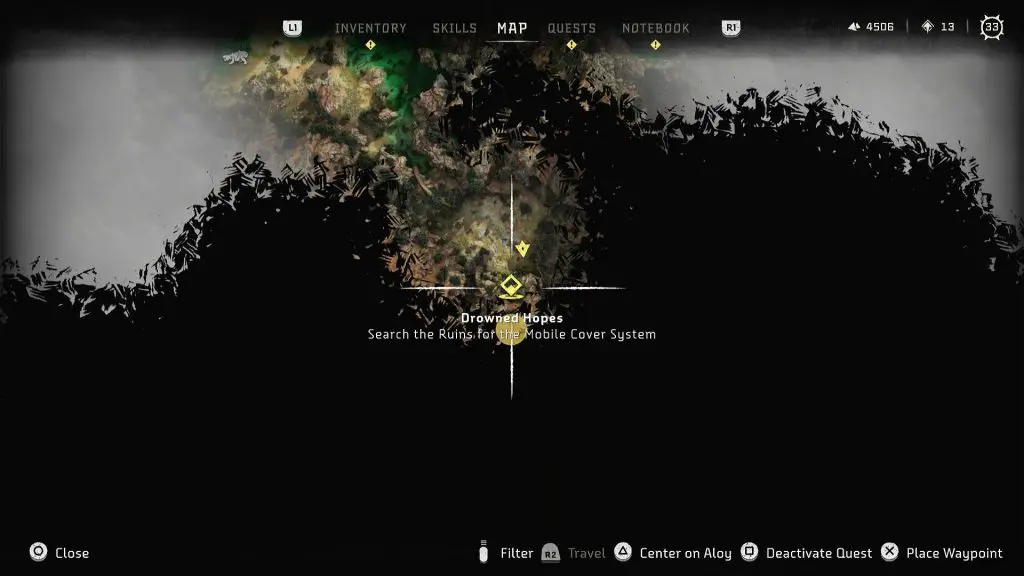Select the Drowned Hopes quest marker
The image size is (1024, 576).
[x=511, y=288]
